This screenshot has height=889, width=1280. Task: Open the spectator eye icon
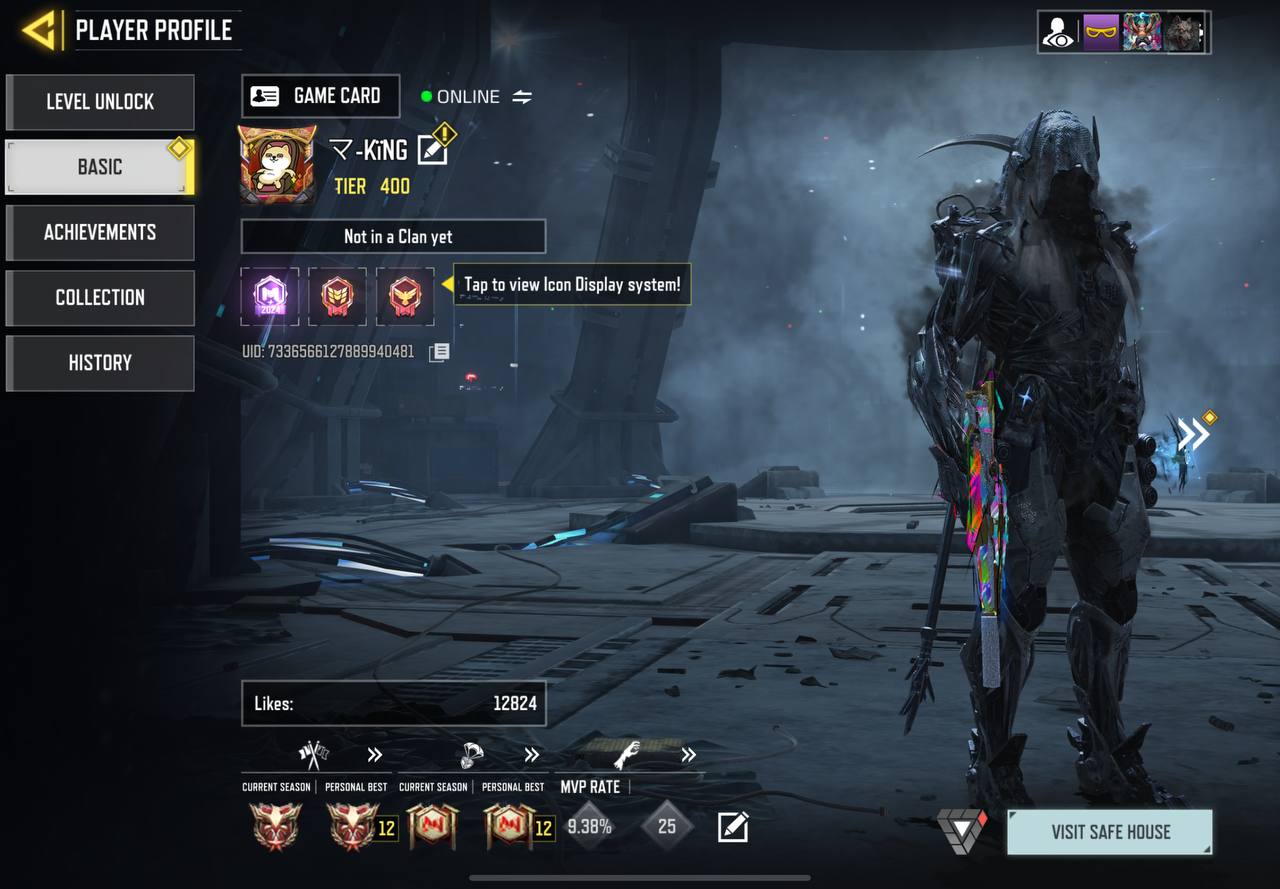(1058, 32)
